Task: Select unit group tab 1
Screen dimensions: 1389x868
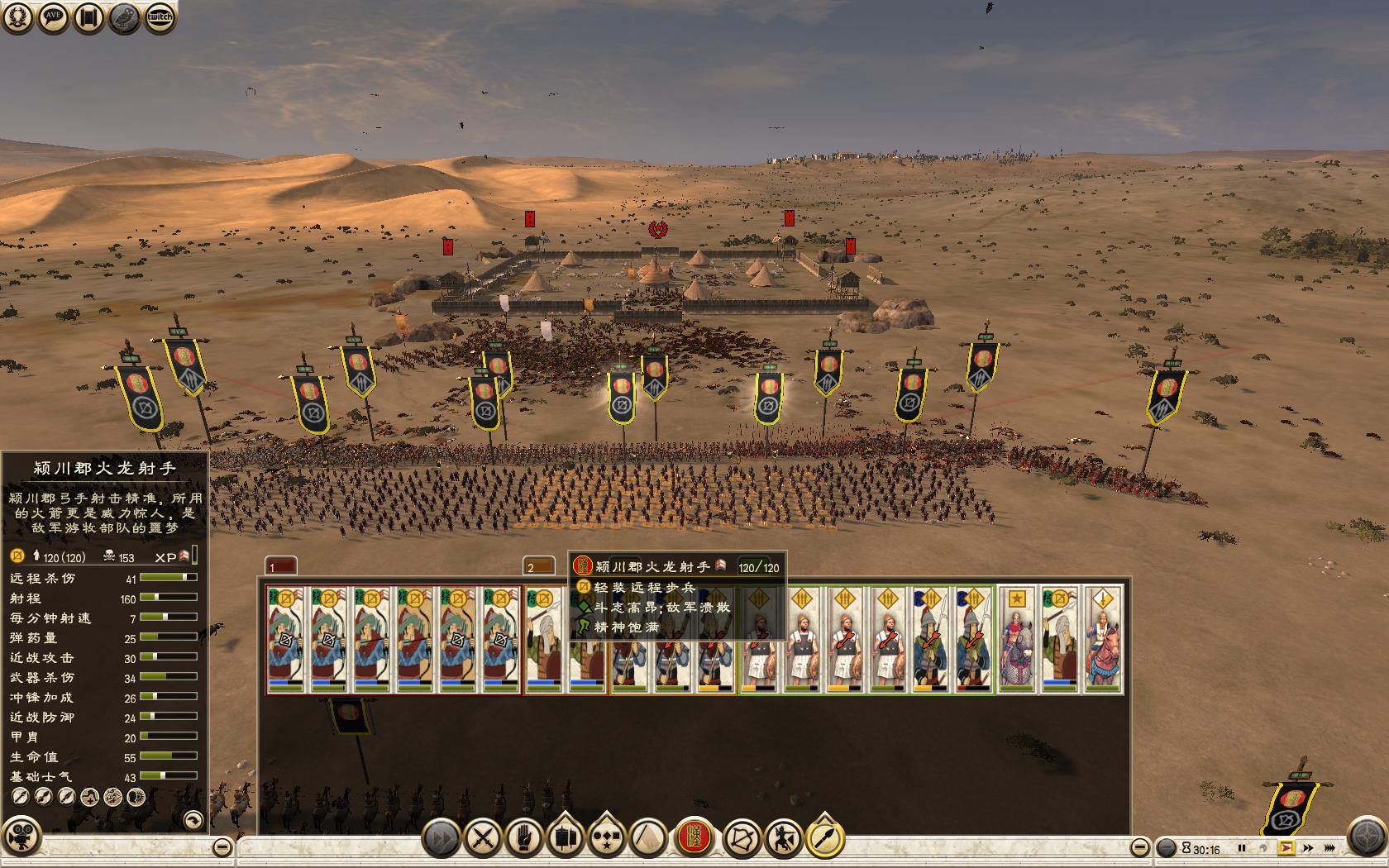Action: [x=281, y=567]
